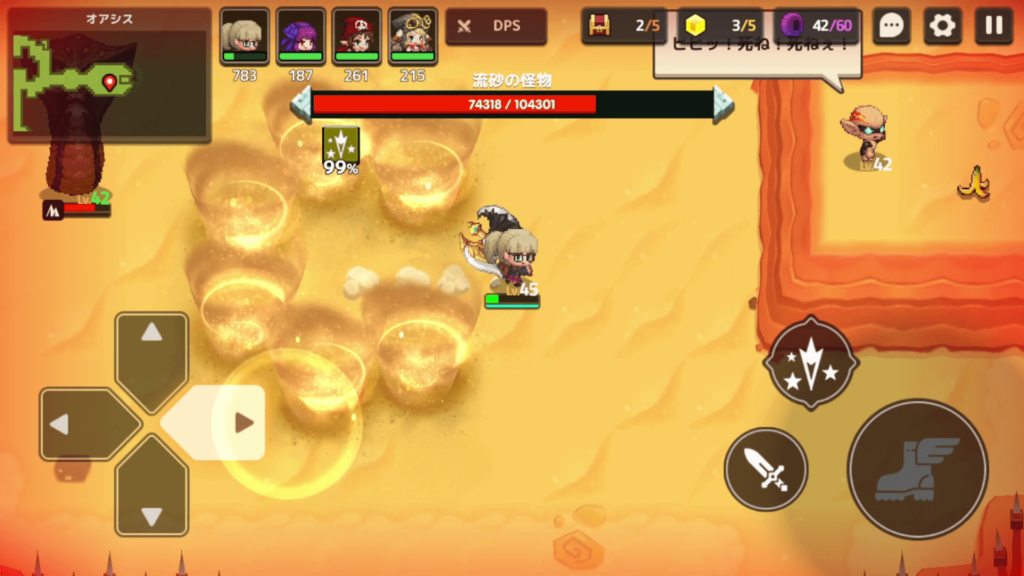Dash with the winged boot button
The image size is (1024, 576).
point(917,469)
